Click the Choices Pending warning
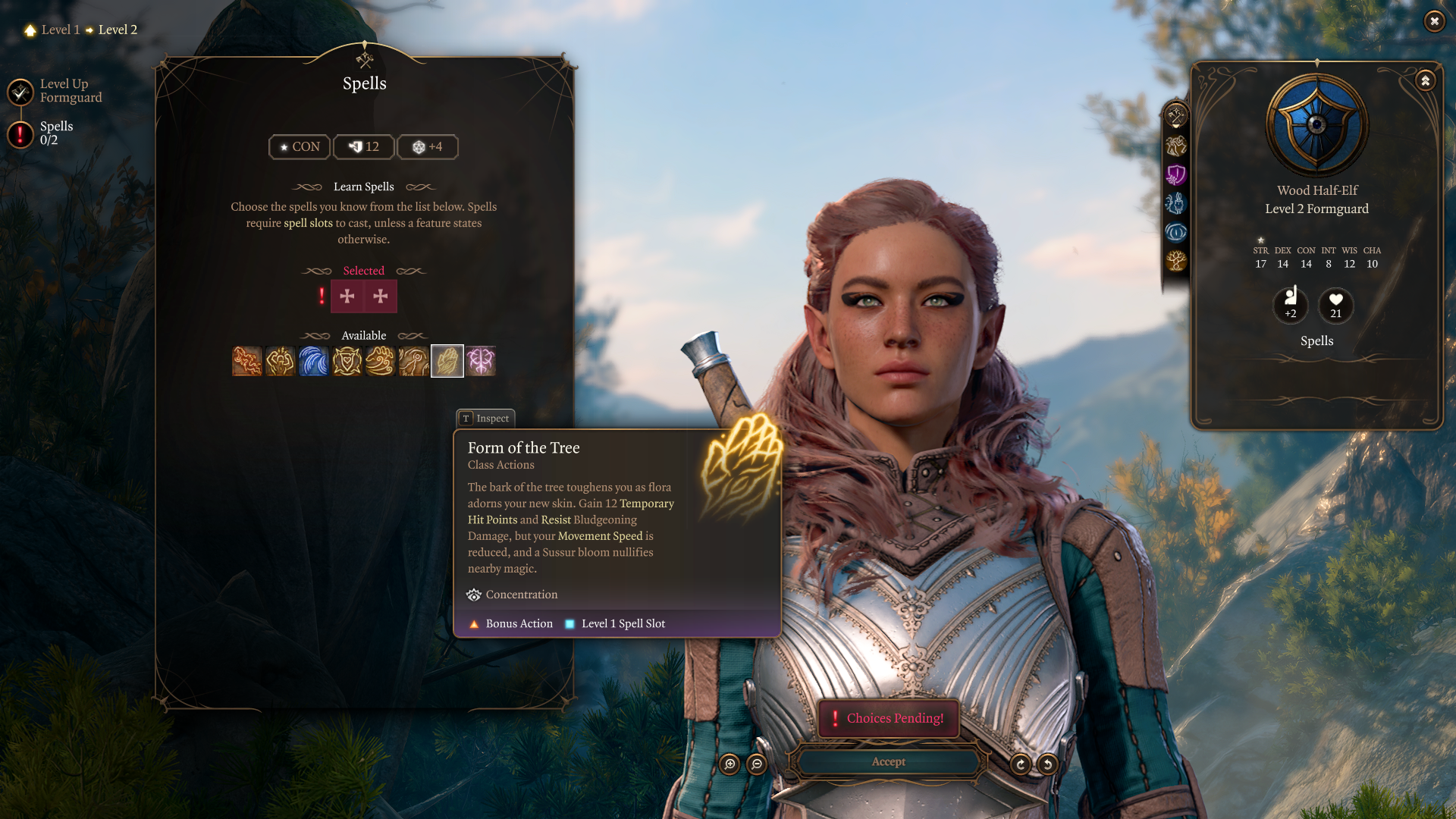 tap(889, 718)
